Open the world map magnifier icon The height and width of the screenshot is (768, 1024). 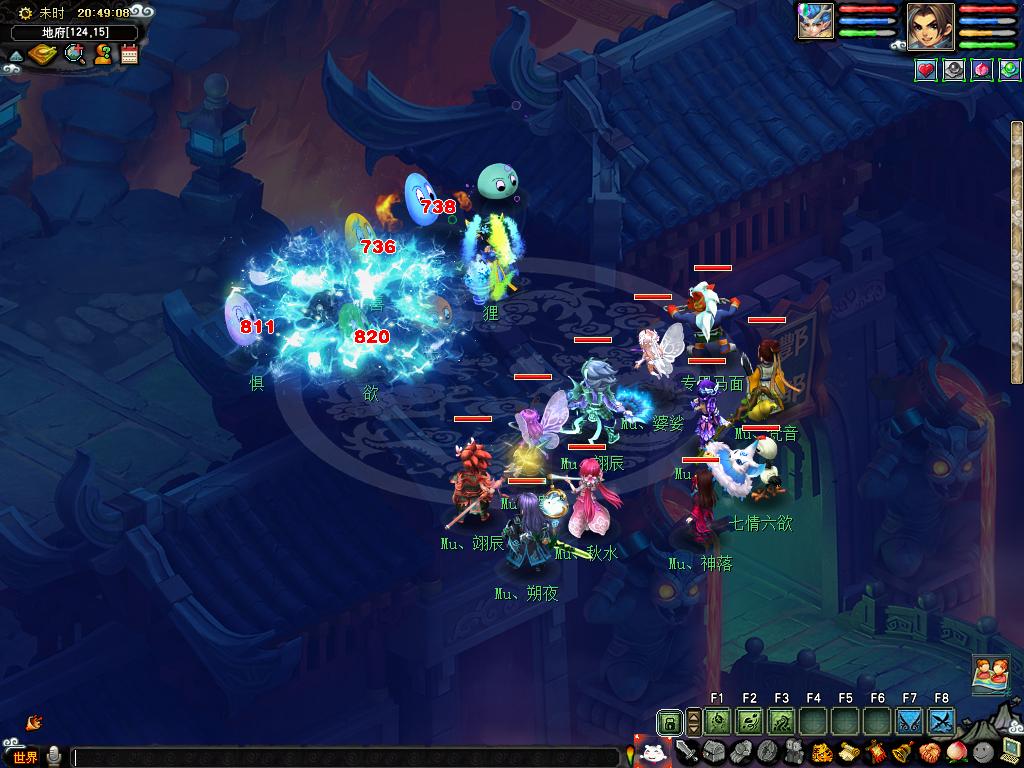[74, 54]
